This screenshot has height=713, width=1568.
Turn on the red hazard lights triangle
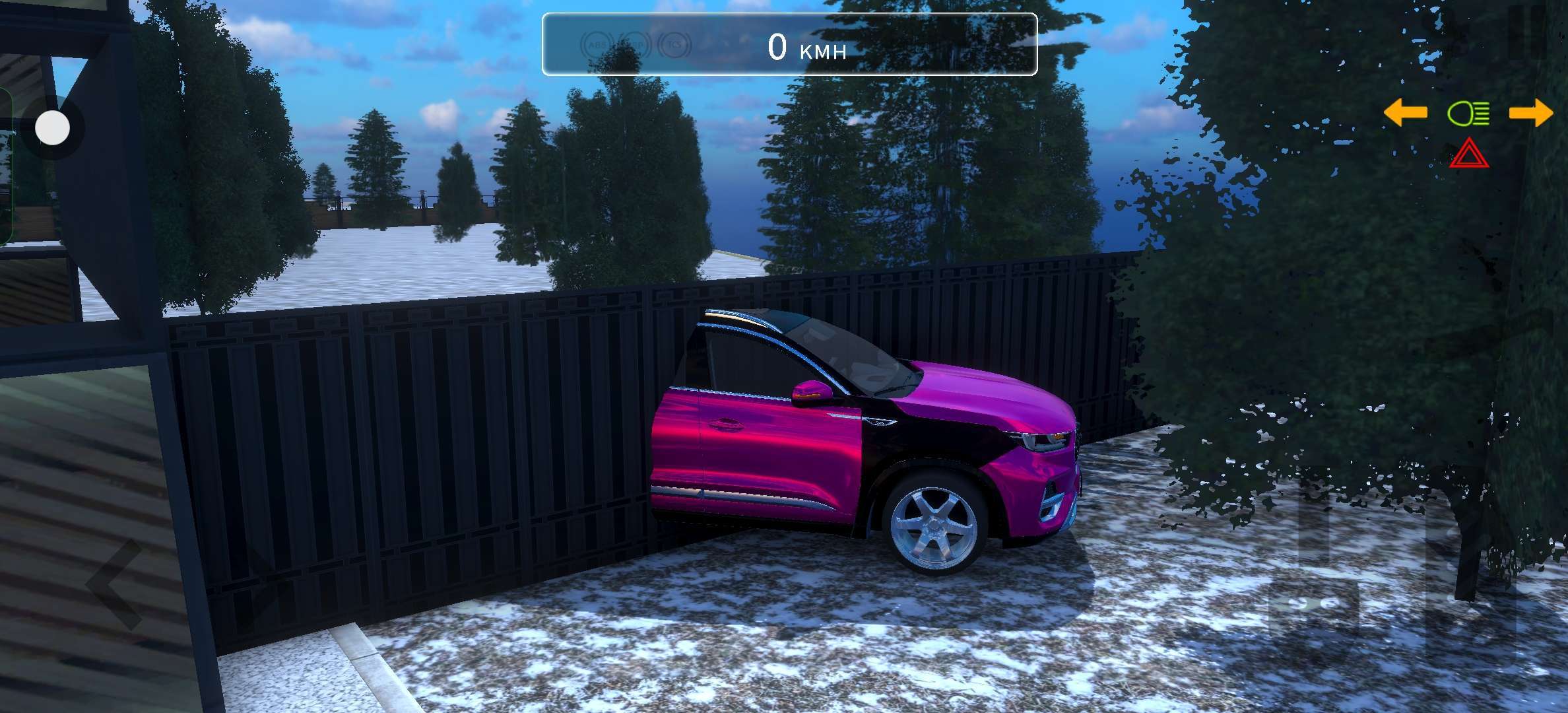[x=1469, y=154]
